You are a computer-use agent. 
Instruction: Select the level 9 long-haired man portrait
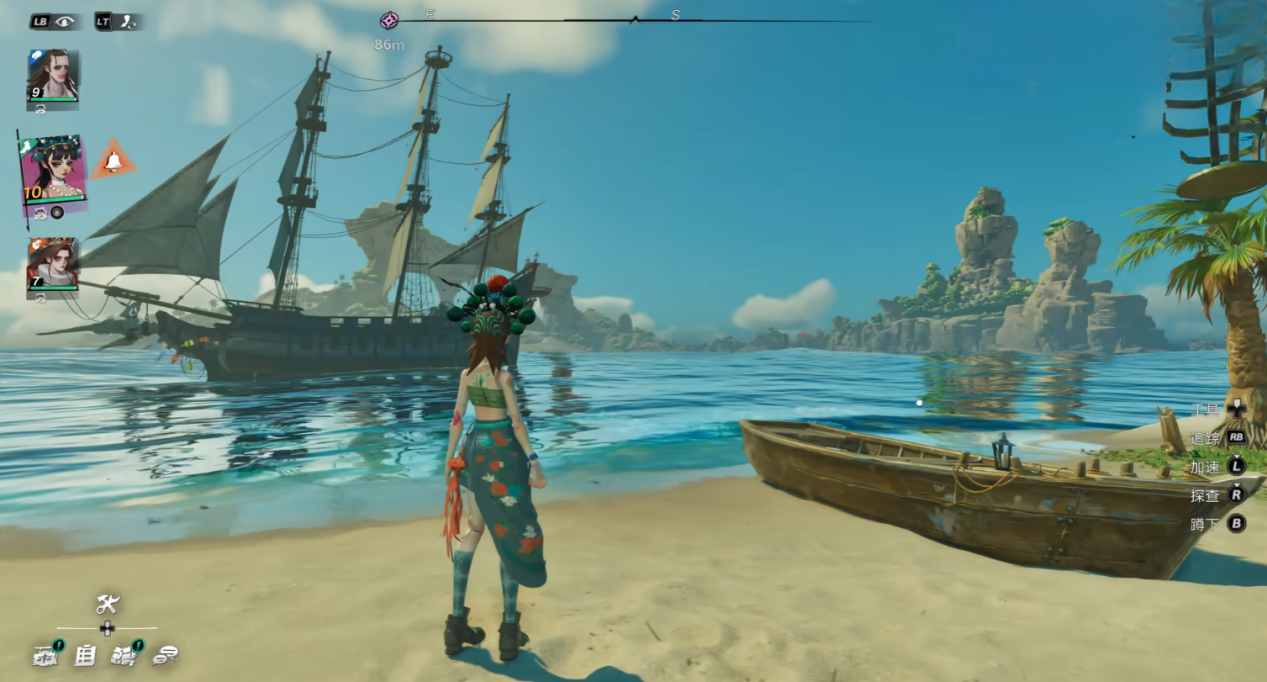[52, 75]
